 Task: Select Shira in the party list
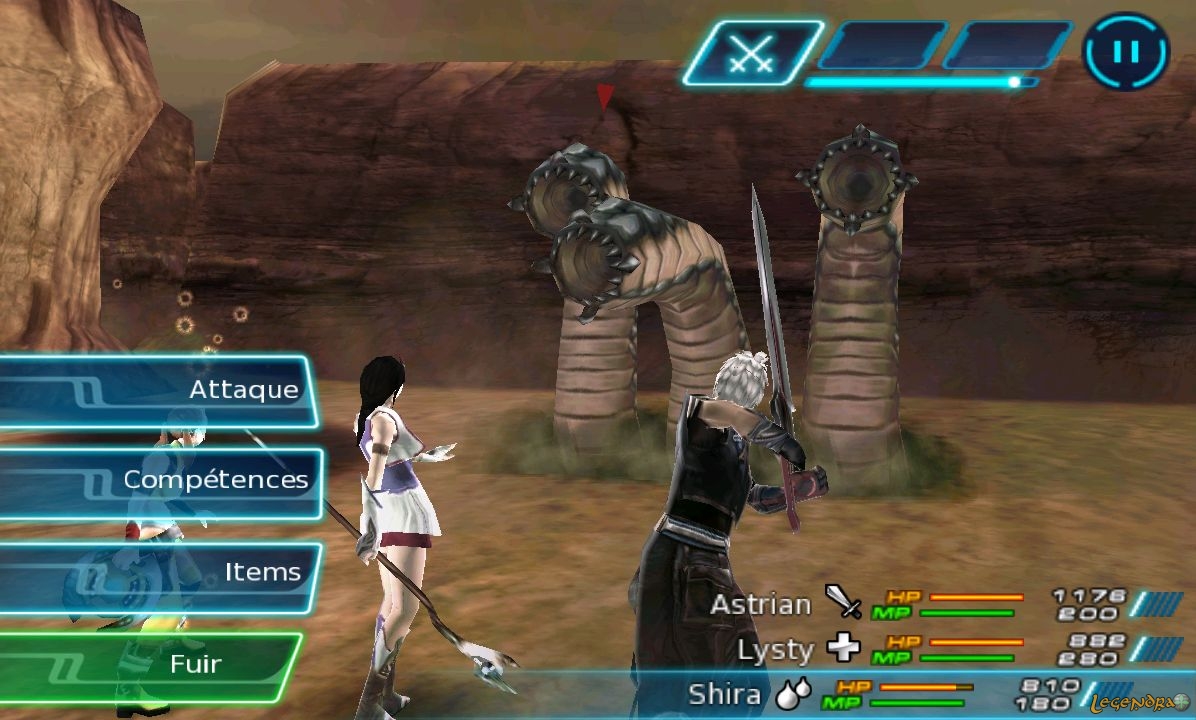coord(725,695)
